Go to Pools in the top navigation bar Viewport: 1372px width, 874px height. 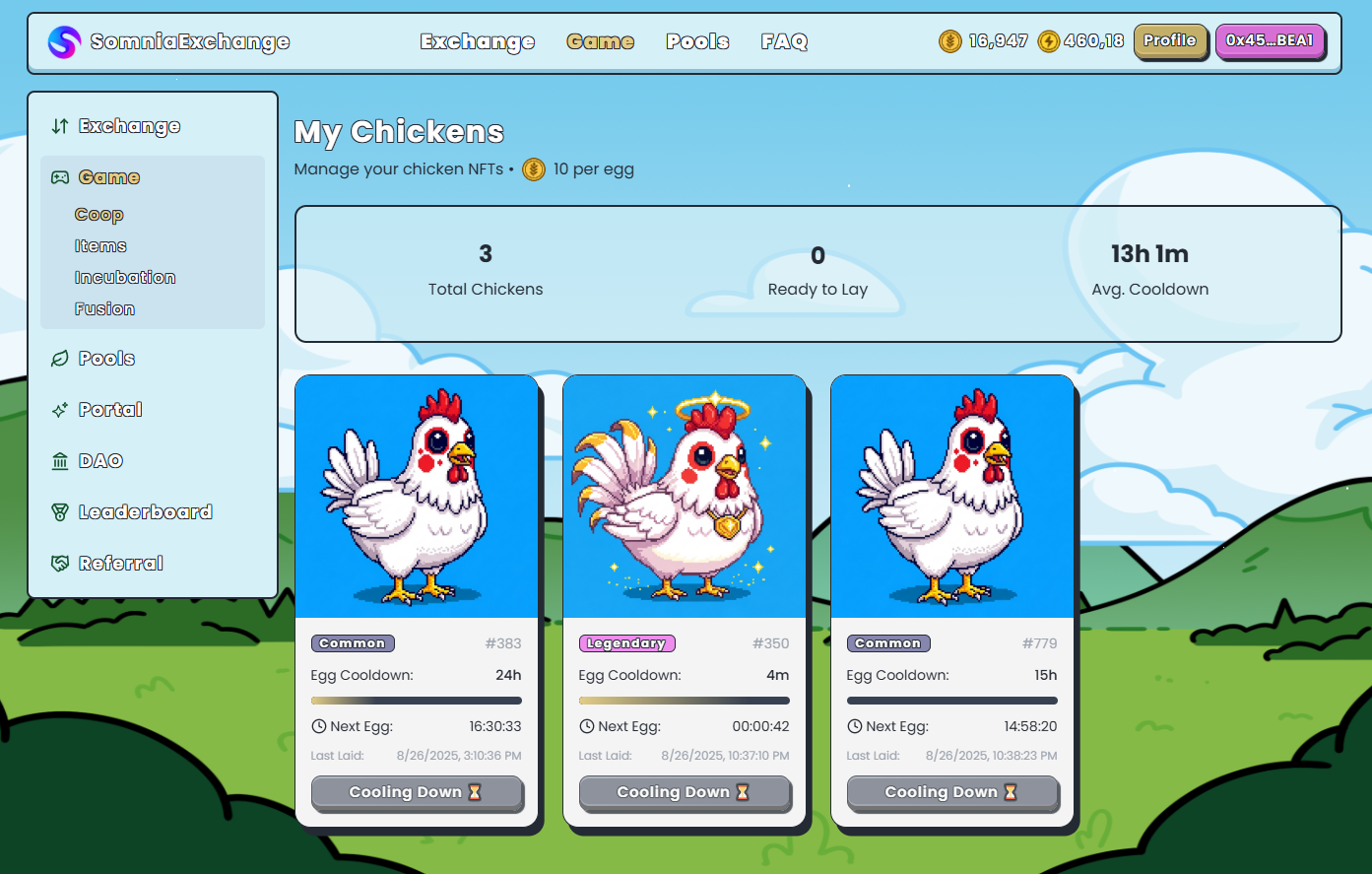pos(697,41)
